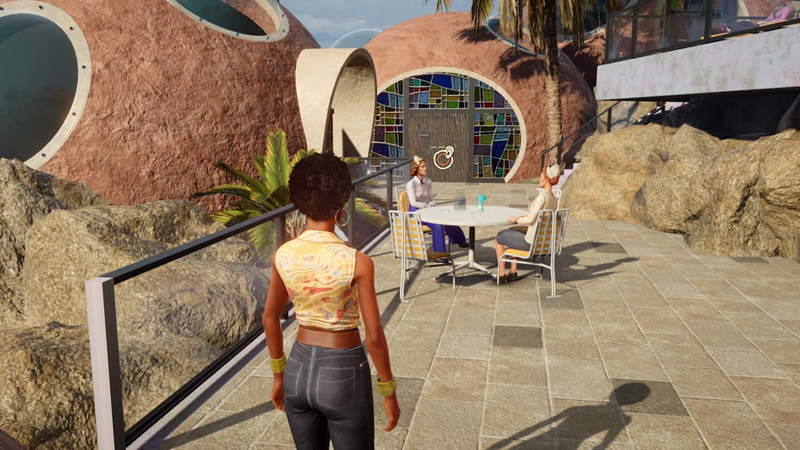The image size is (800, 450).
Task: Select the eavesdrop ear marker
Action: (x=443, y=157)
